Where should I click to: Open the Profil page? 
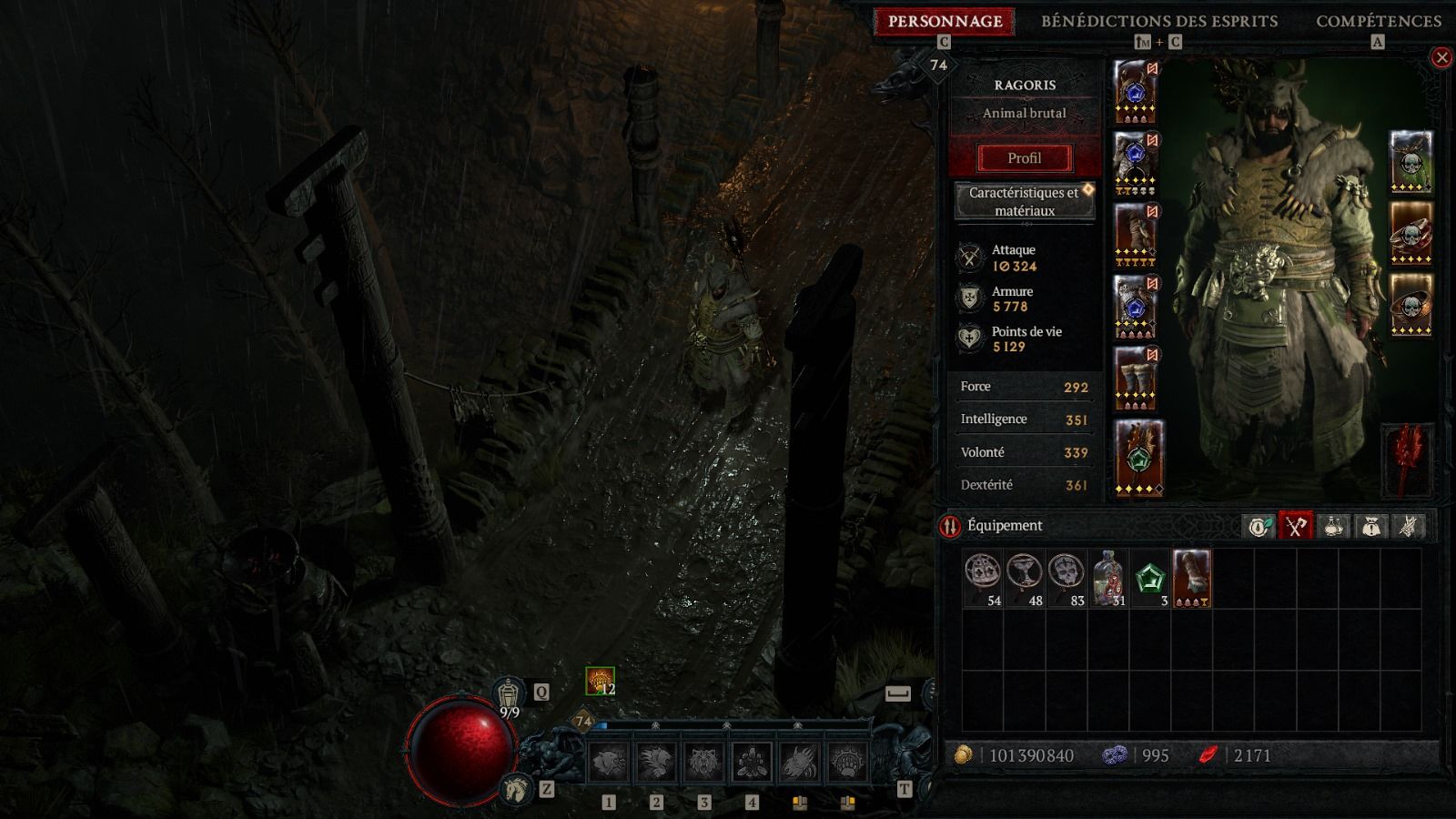click(x=1024, y=158)
